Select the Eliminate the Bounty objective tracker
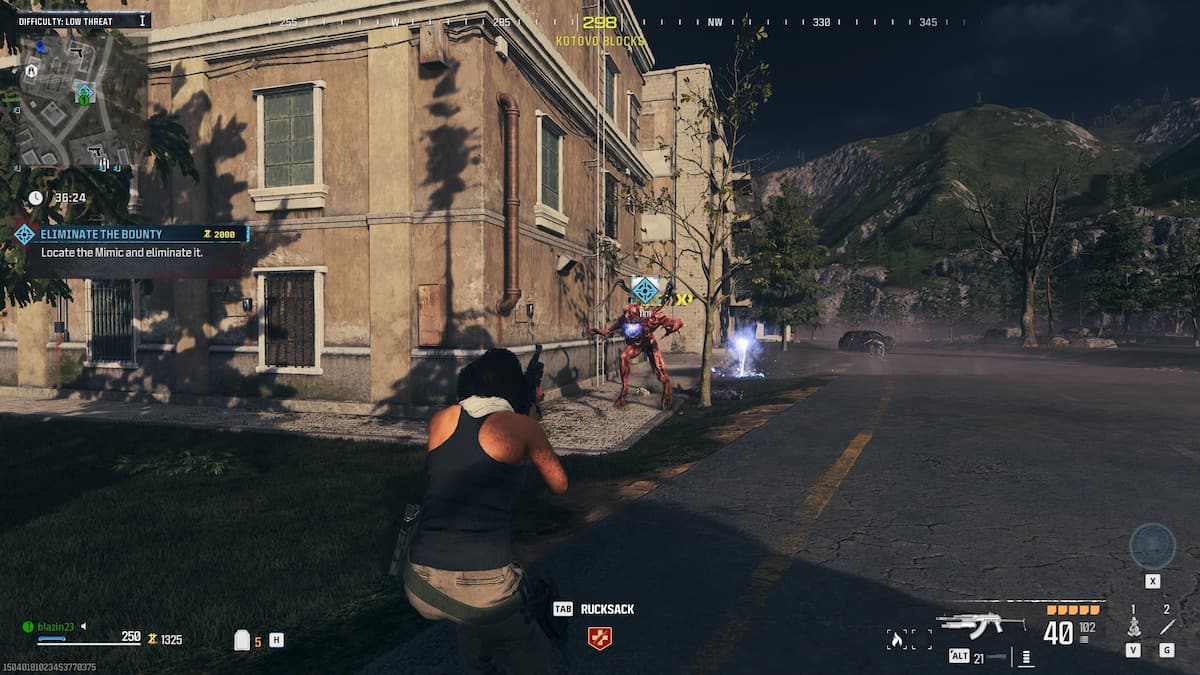This screenshot has width=1200, height=675. (x=134, y=234)
